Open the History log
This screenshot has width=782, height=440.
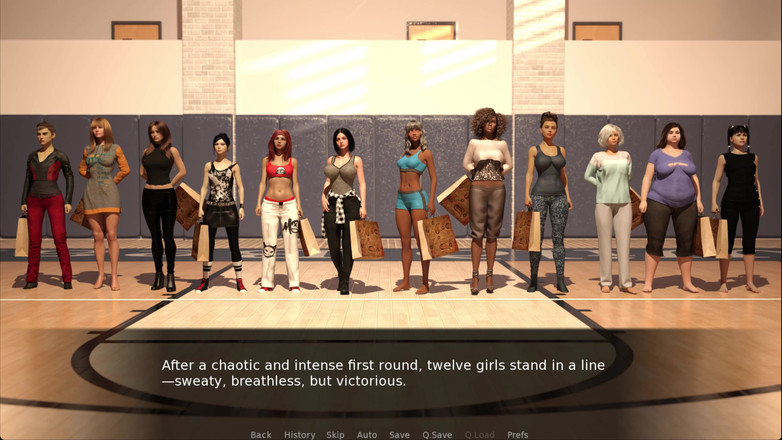click(299, 435)
